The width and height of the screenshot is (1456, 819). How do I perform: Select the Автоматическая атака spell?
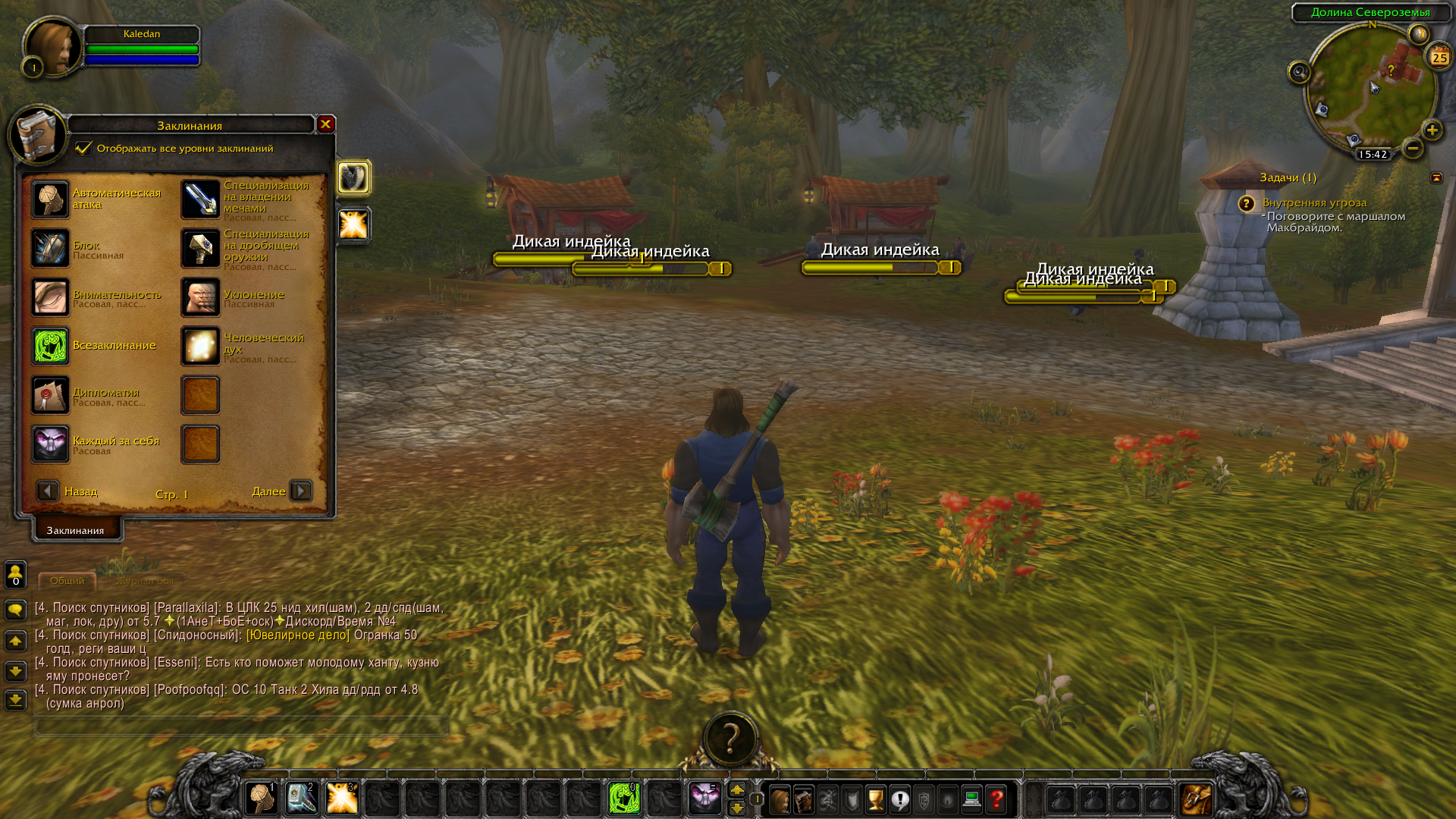pyautogui.click(x=51, y=199)
